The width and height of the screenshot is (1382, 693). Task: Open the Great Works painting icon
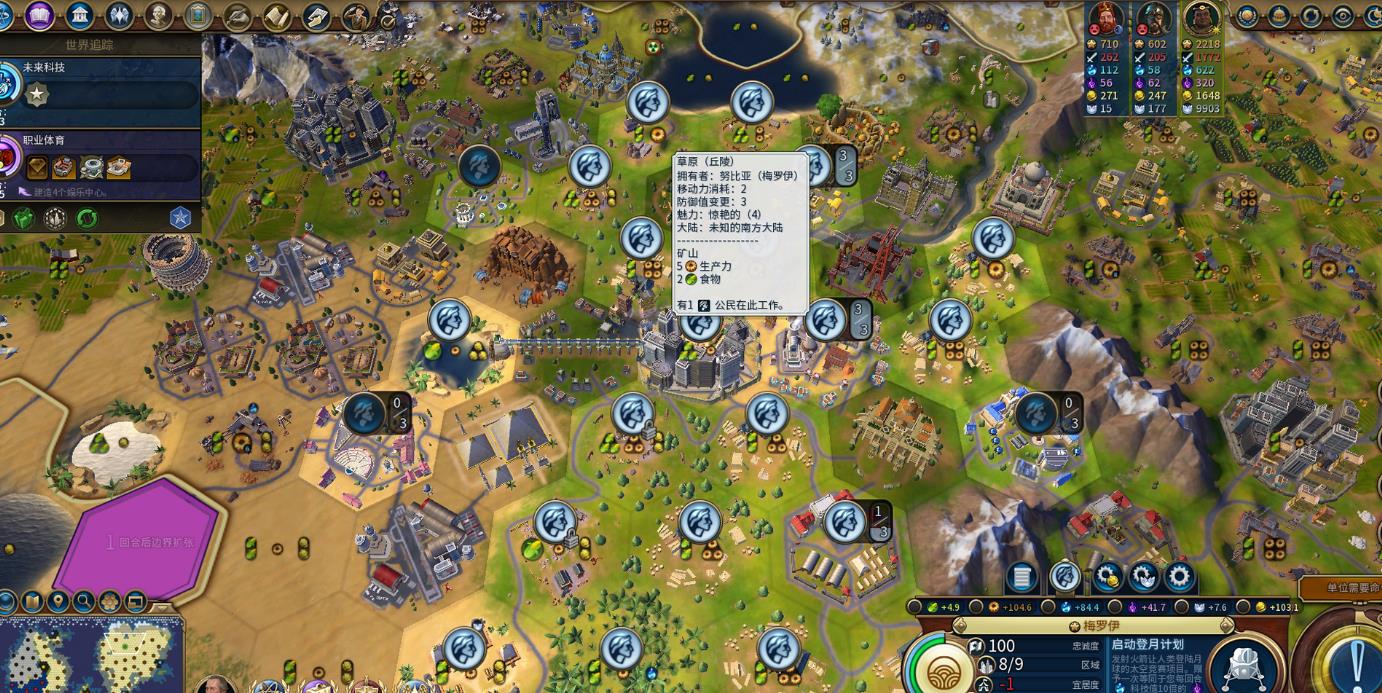click(198, 15)
